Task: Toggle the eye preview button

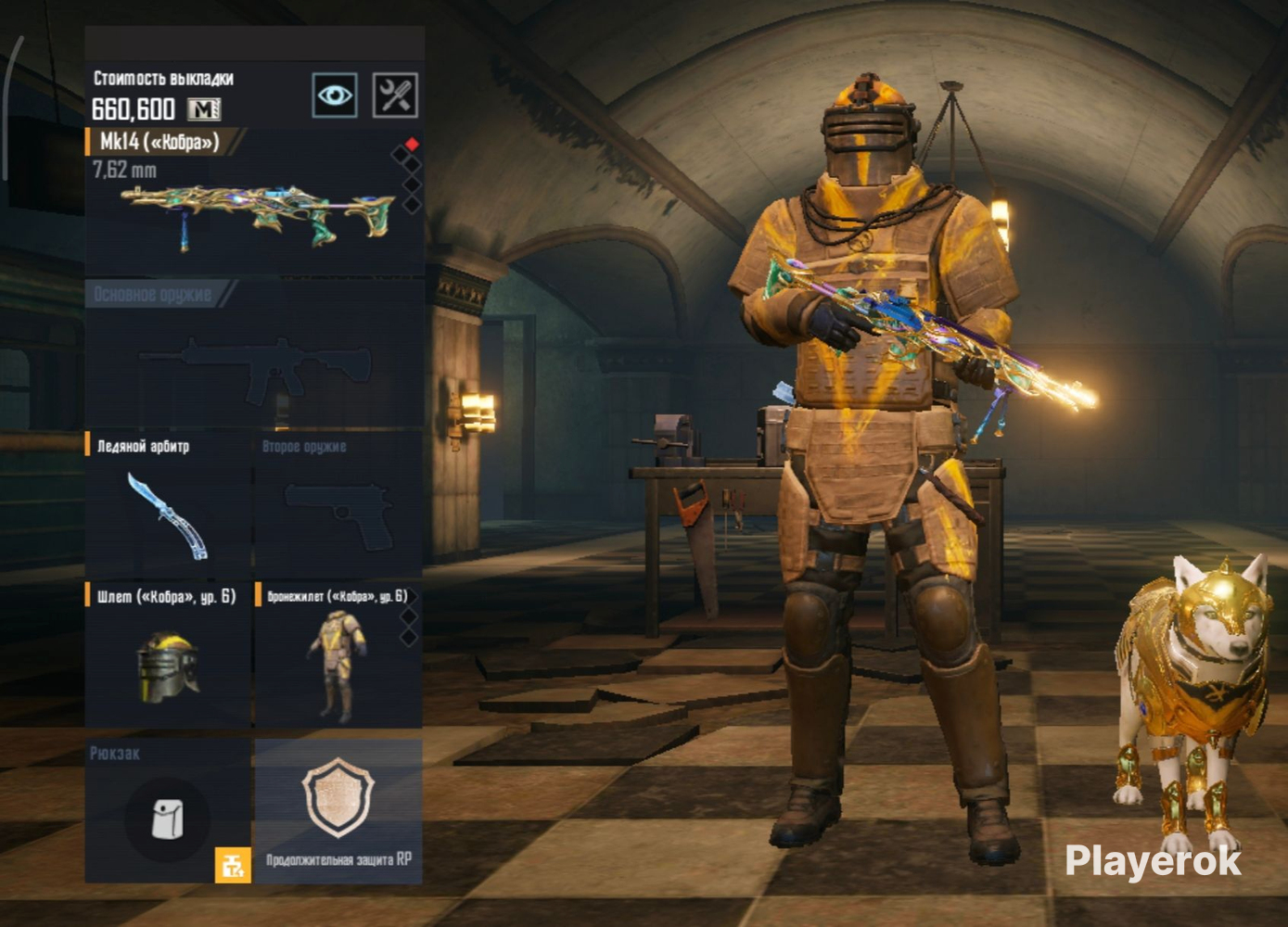Action: coord(335,95)
